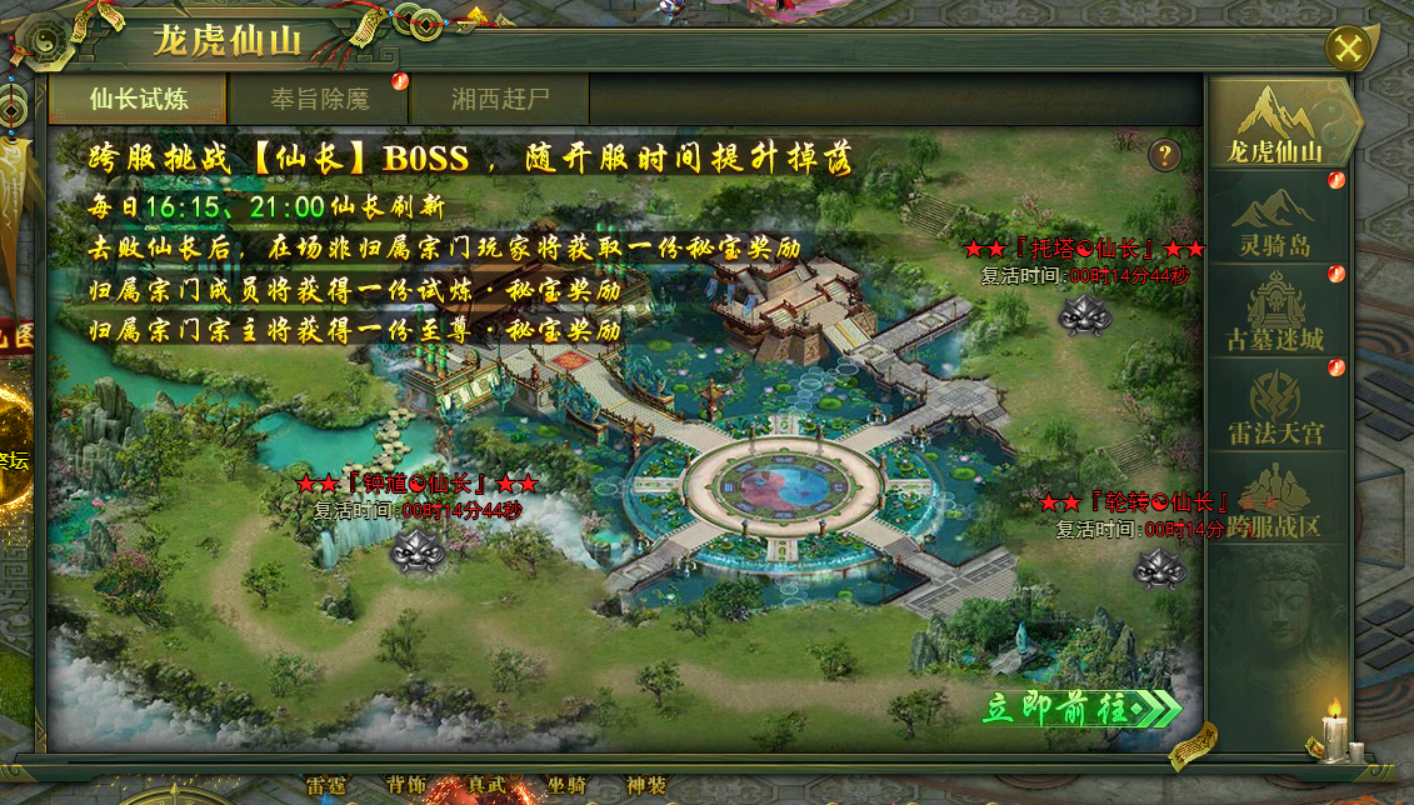Open the 跨服战区 side entry

1275,500
